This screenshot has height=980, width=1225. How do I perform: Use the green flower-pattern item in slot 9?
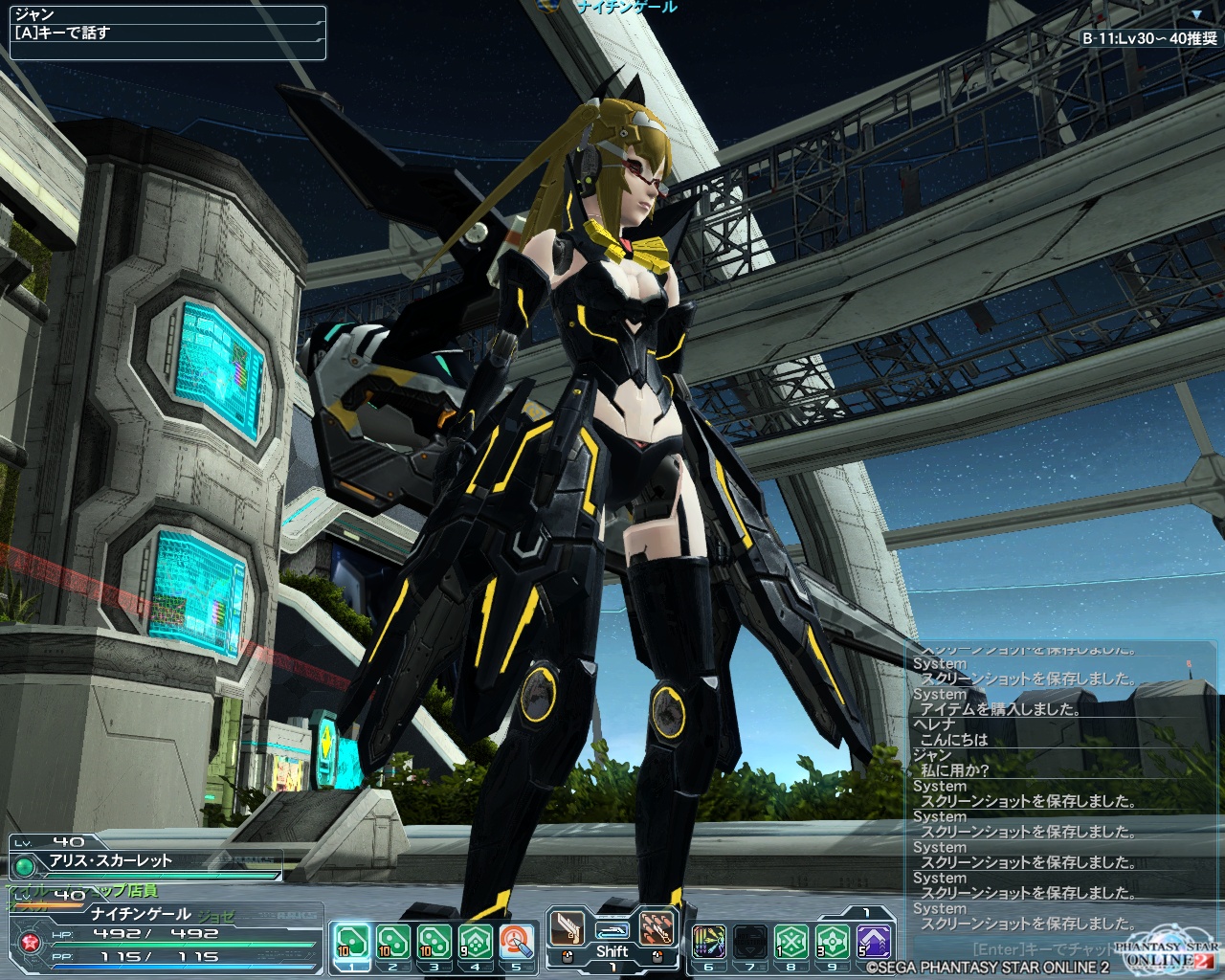click(x=832, y=942)
